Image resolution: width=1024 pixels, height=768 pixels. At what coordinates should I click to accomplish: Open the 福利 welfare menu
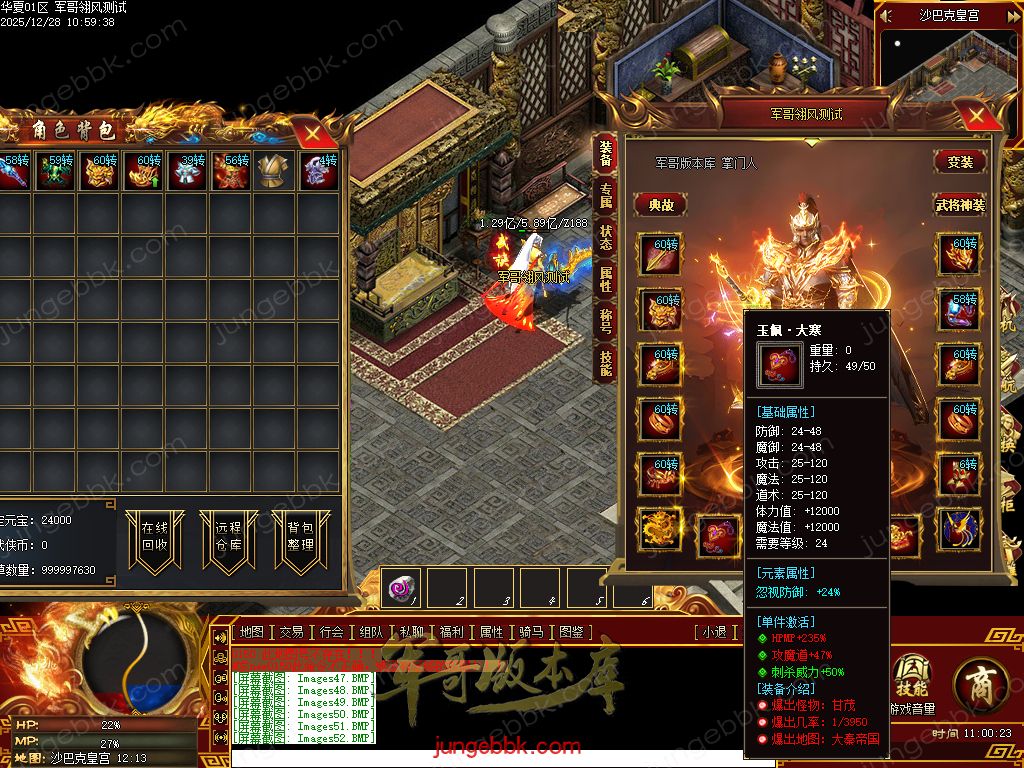pos(451,632)
